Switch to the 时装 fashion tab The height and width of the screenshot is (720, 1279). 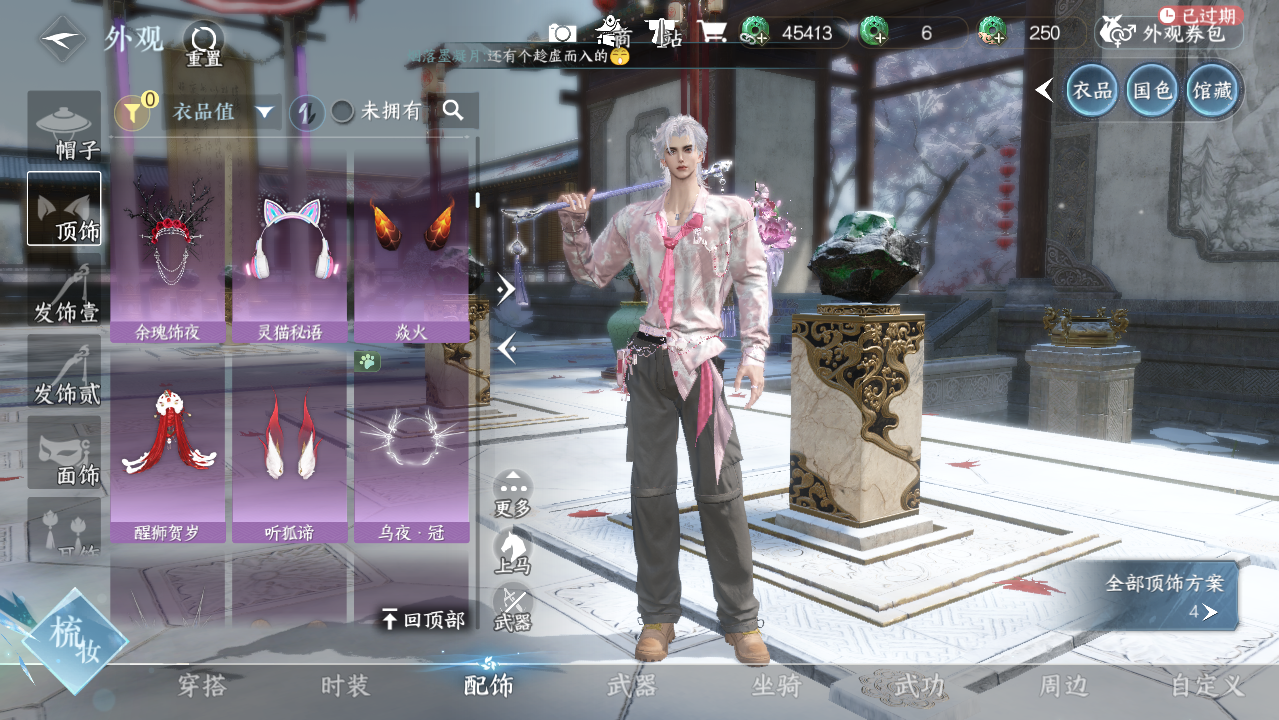345,686
